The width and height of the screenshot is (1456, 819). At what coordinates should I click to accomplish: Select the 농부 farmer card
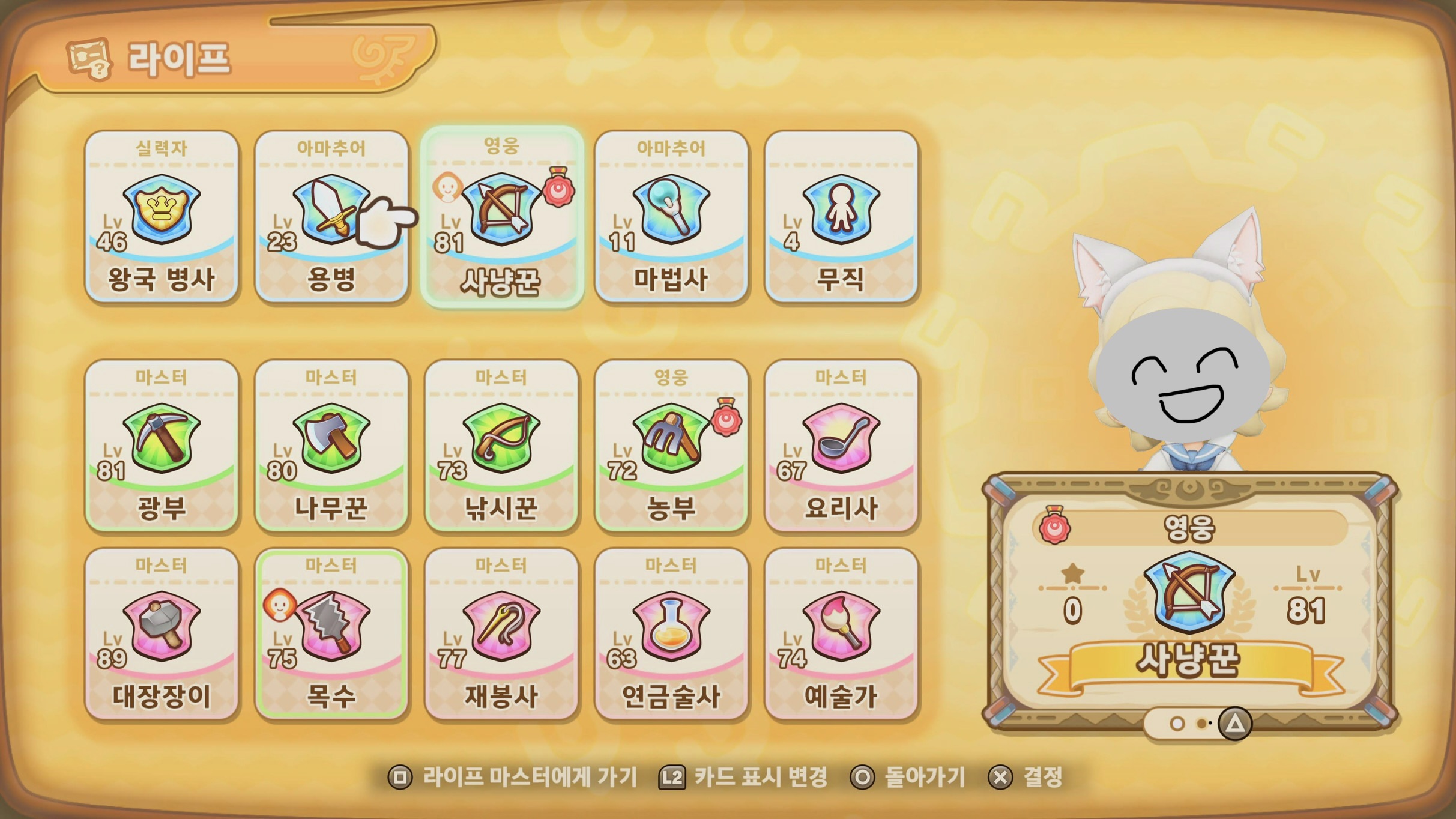coord(671,446)
